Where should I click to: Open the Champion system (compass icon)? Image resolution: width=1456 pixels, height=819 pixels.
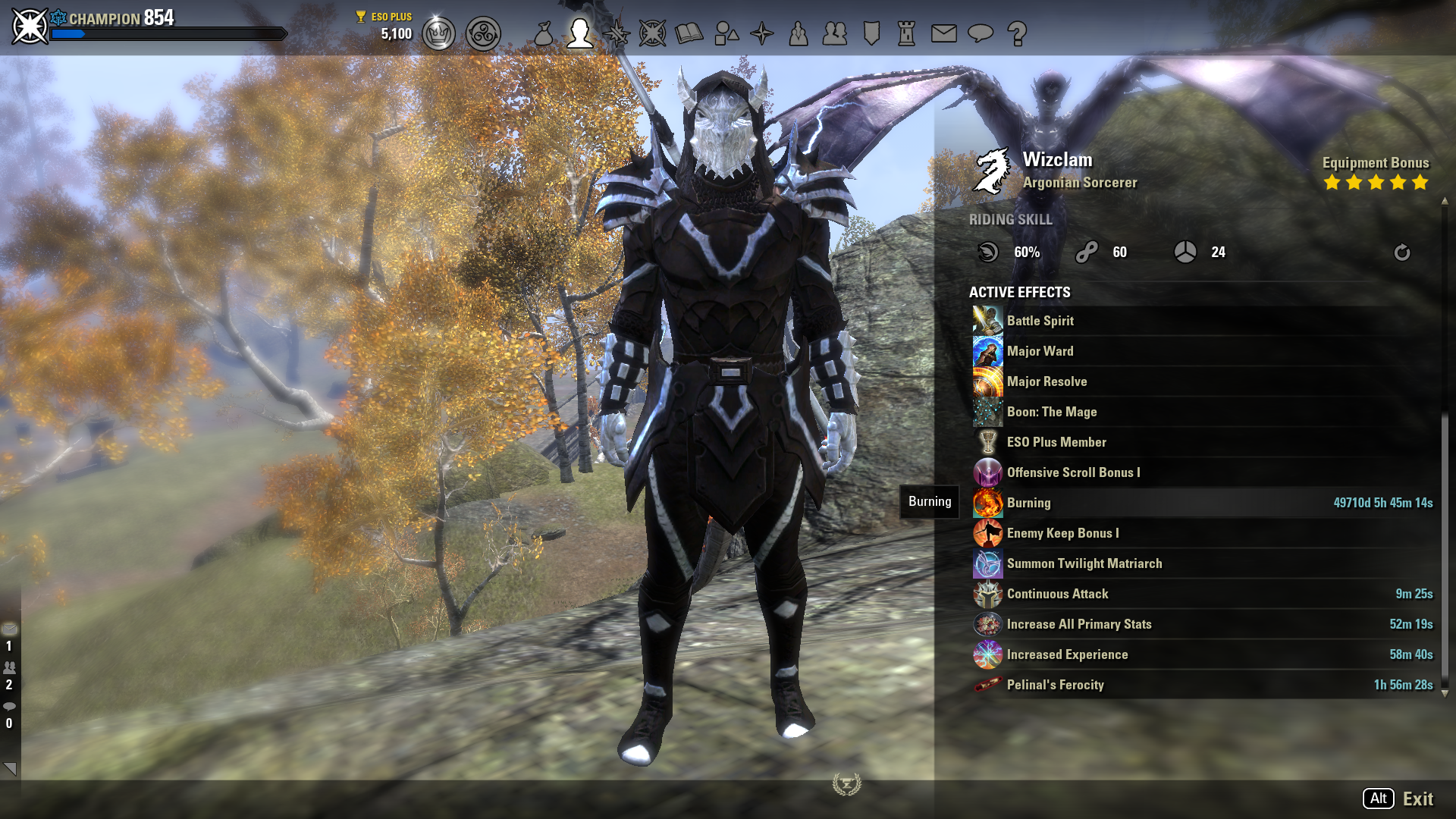[654, 33]
